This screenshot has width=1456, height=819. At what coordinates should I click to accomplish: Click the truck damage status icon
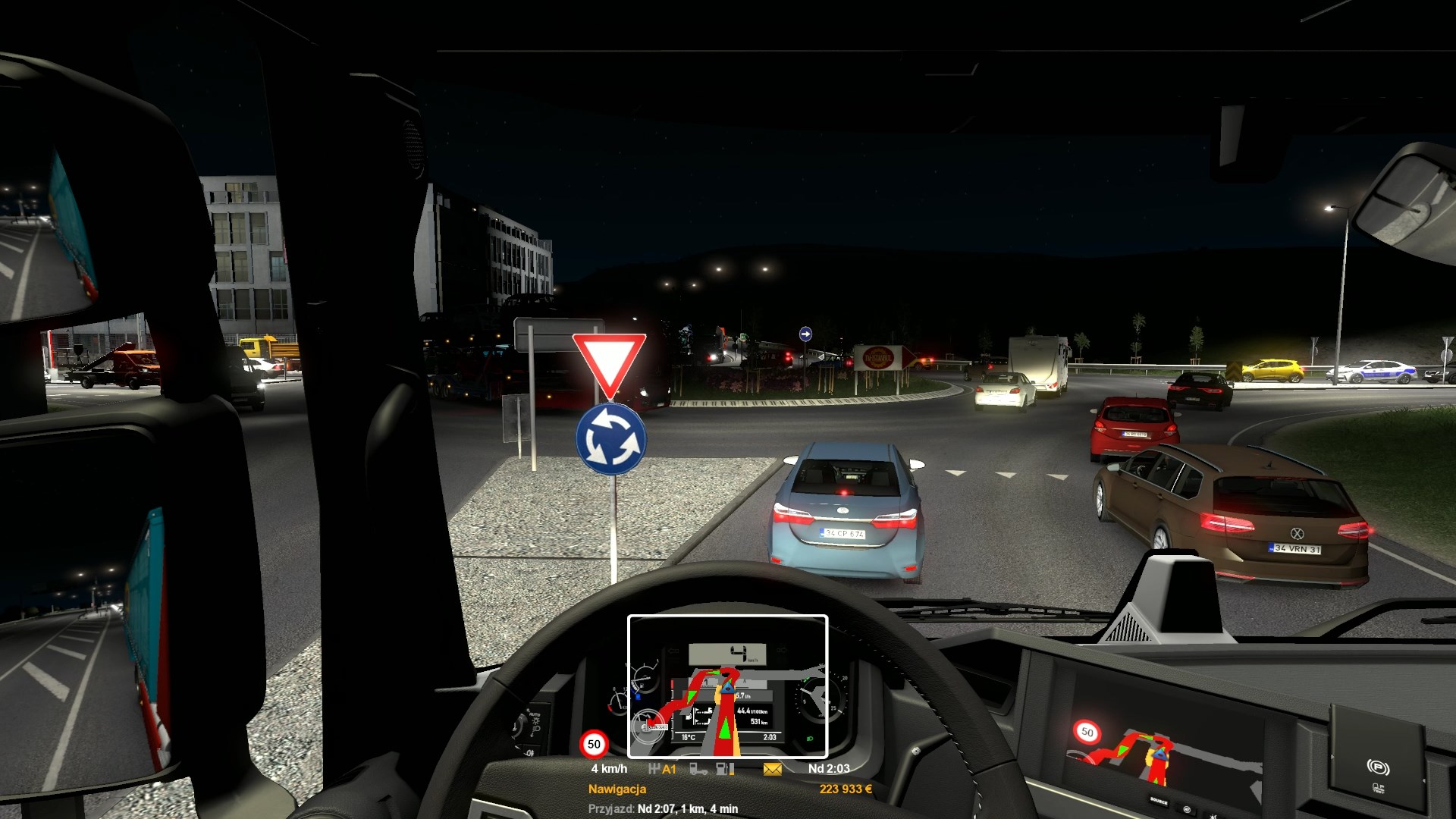pyautogui.click(x=698, y=769)
